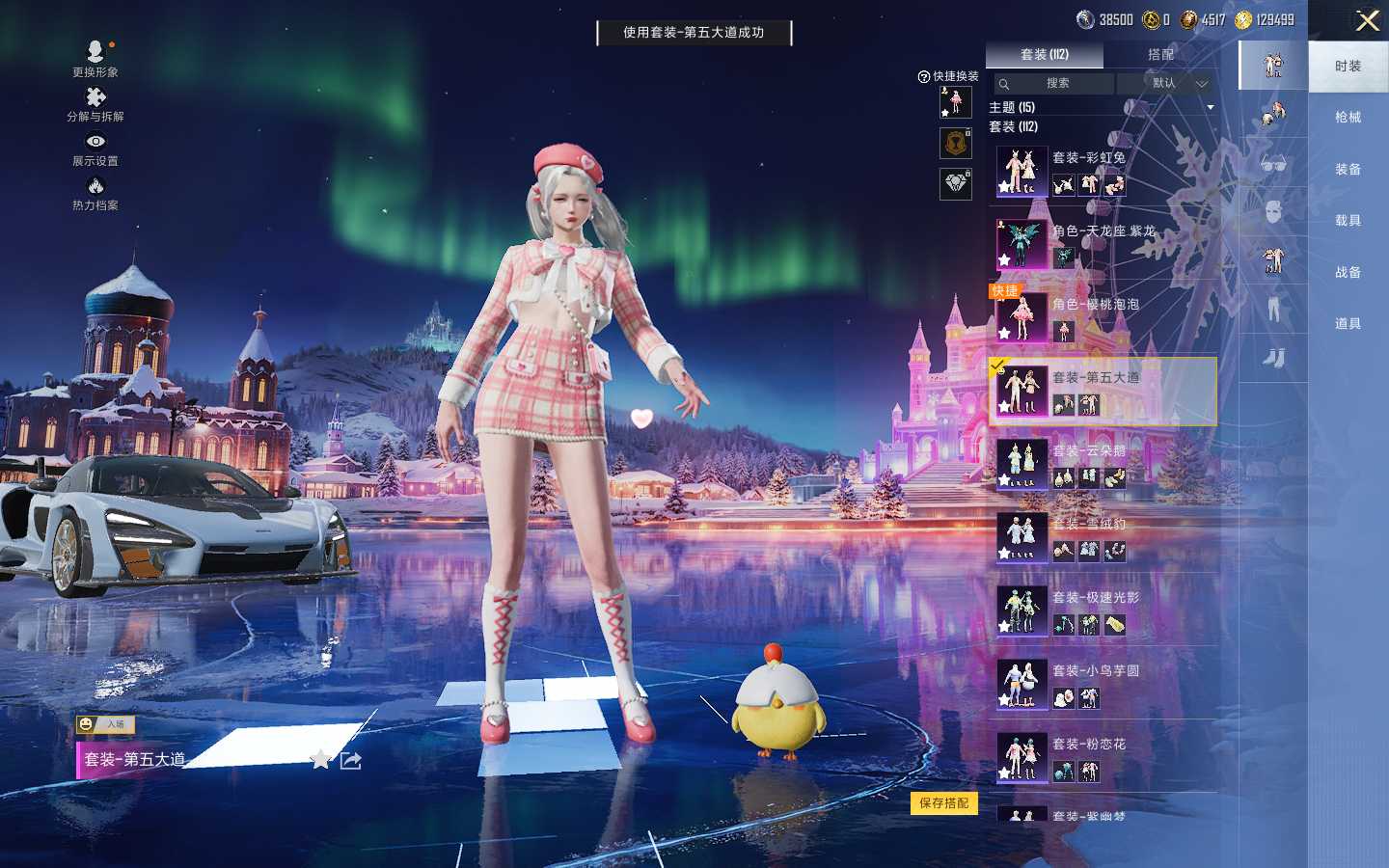The width and height of the screenshot is (1389, 868).
Task: Open the 默认 sort dropdown
Action: point(1165,84)
